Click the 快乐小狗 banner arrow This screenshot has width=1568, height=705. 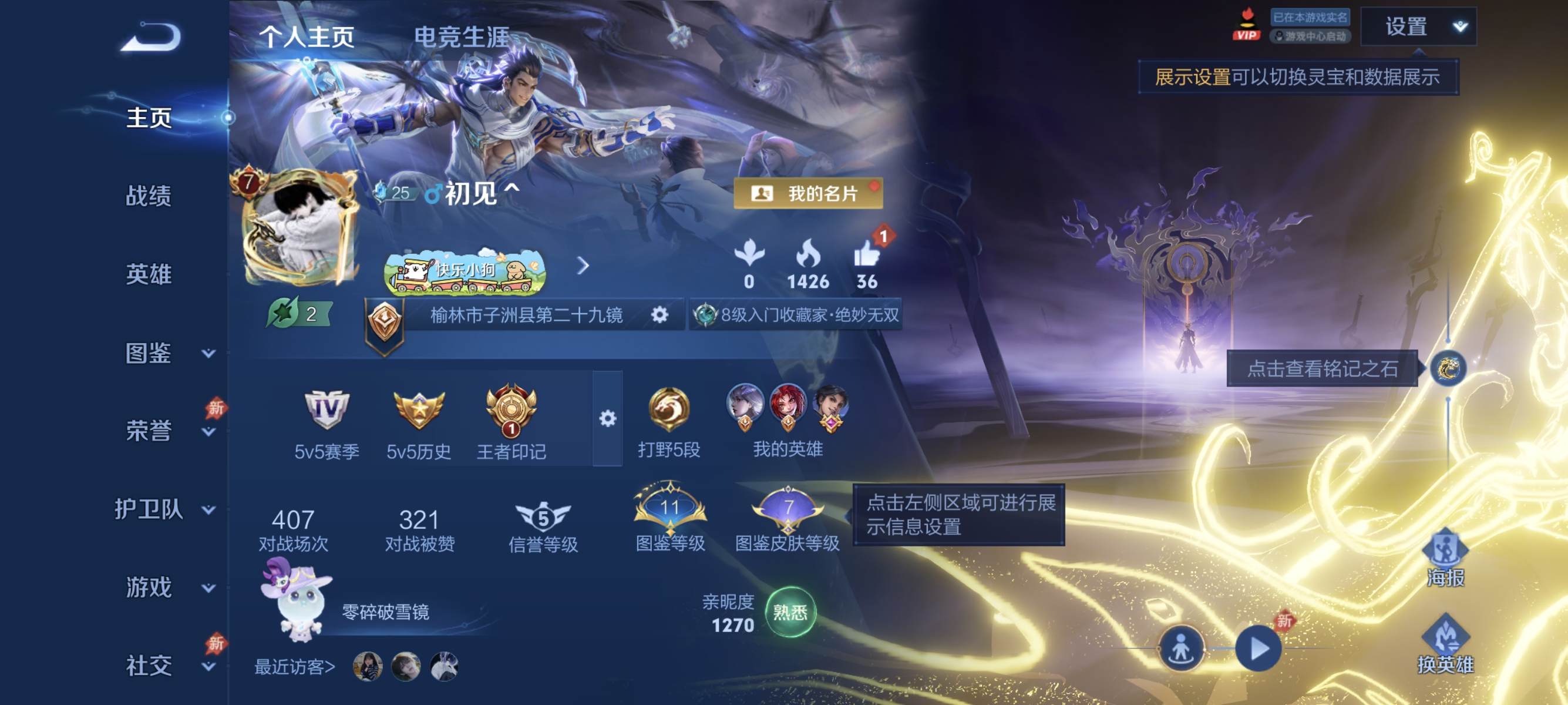pos(584,266)
